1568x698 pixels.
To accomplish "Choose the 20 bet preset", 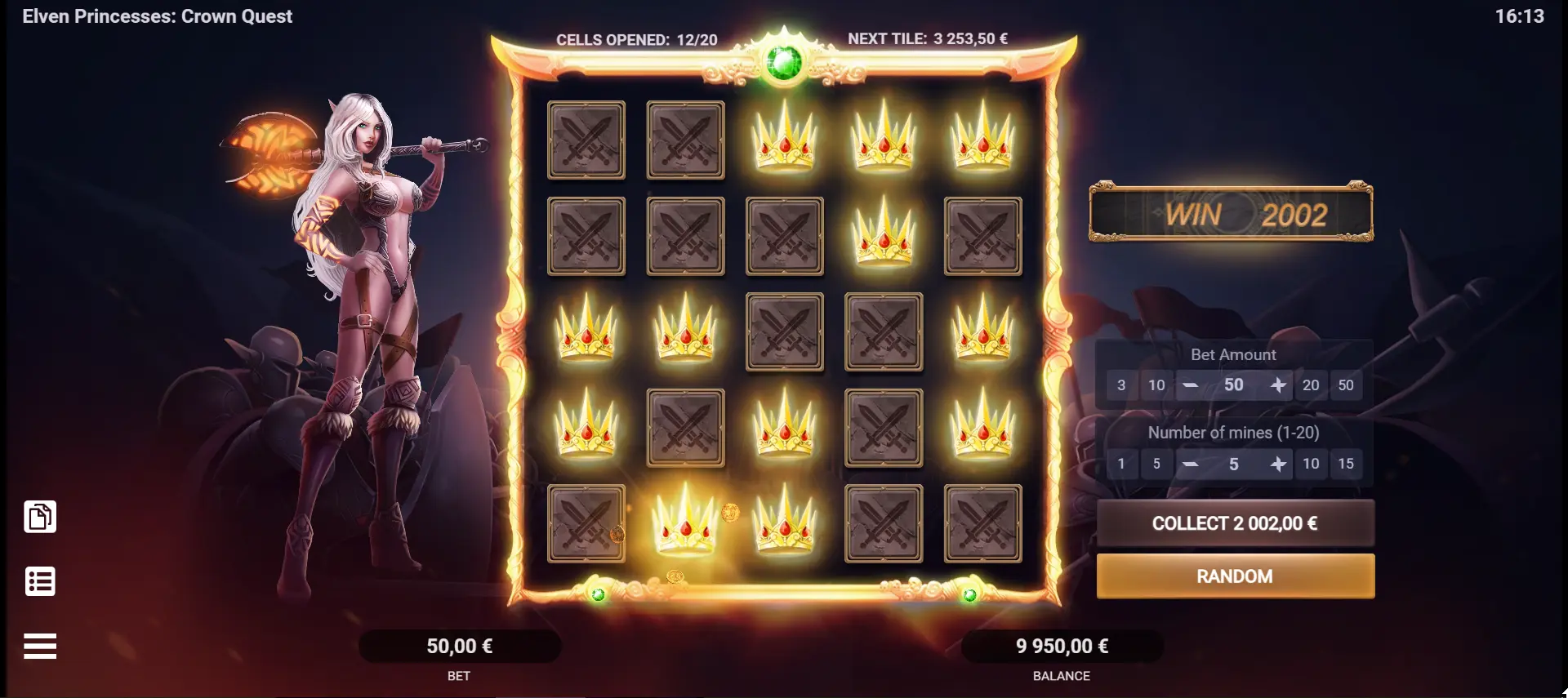I will click(x=1311, y=385).
